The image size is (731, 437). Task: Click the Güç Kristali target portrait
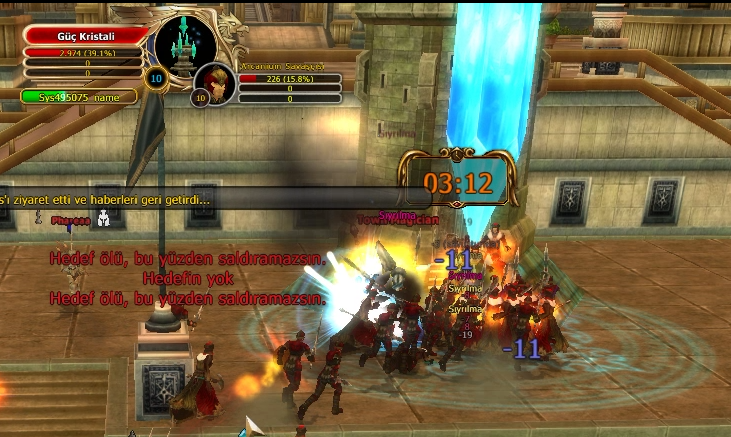tap(185, 45)
